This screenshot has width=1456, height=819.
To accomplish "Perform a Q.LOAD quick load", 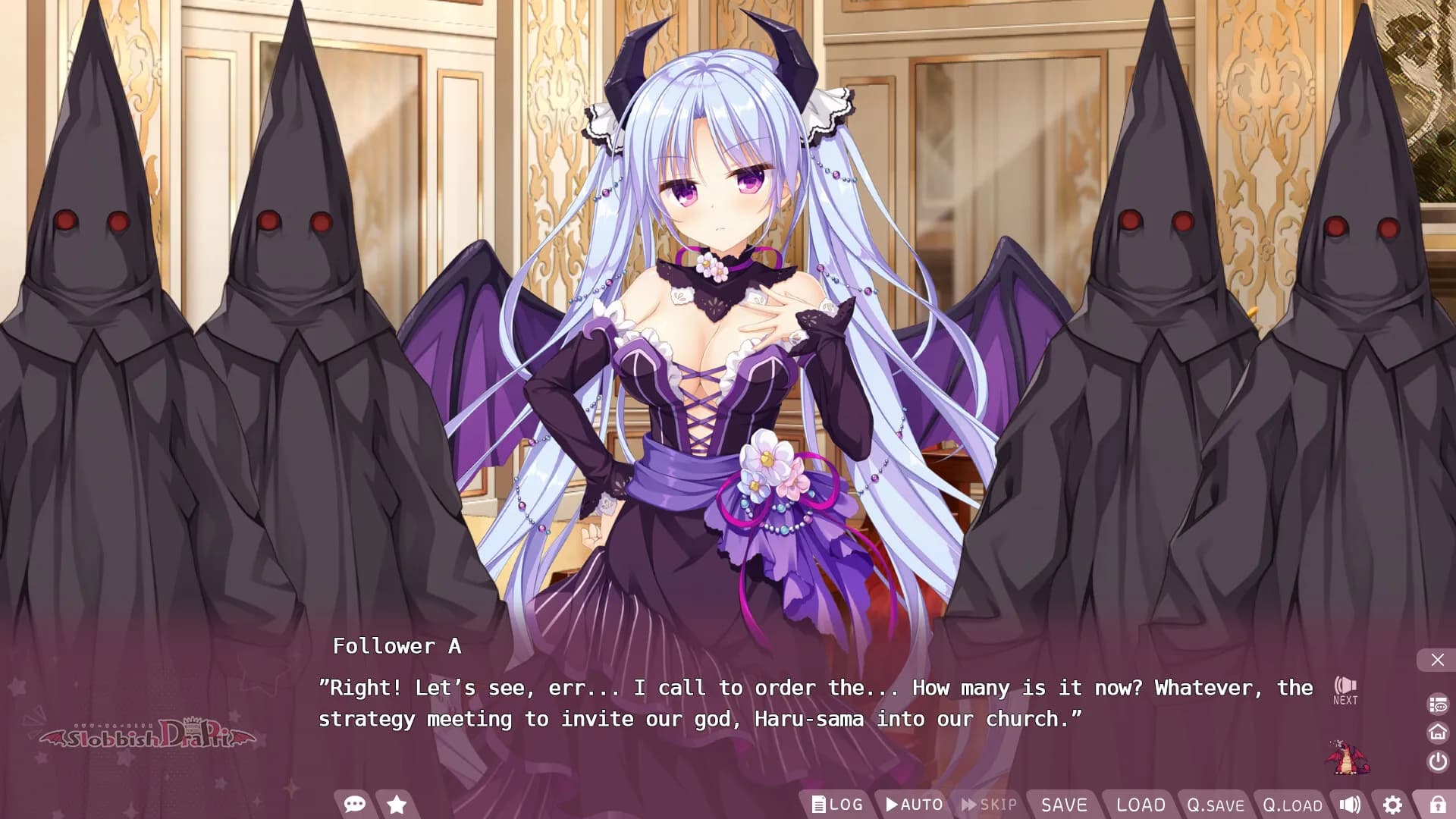I will pos(1291,805).
